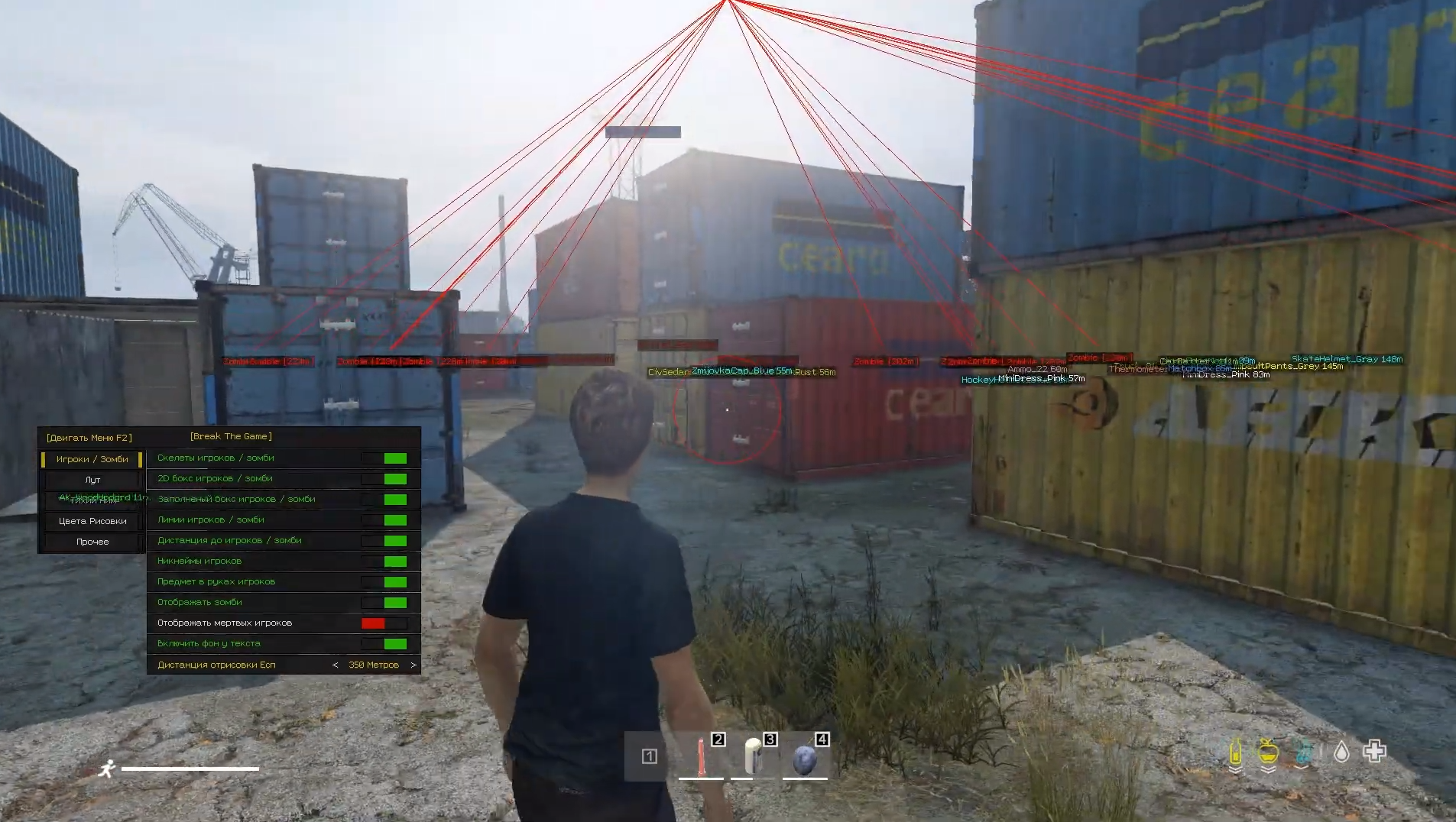Screen dimensions: 1456x822
Task: Open the Цвета Рисовки tab
Action: pyautogui.click(x=92, y=521)
